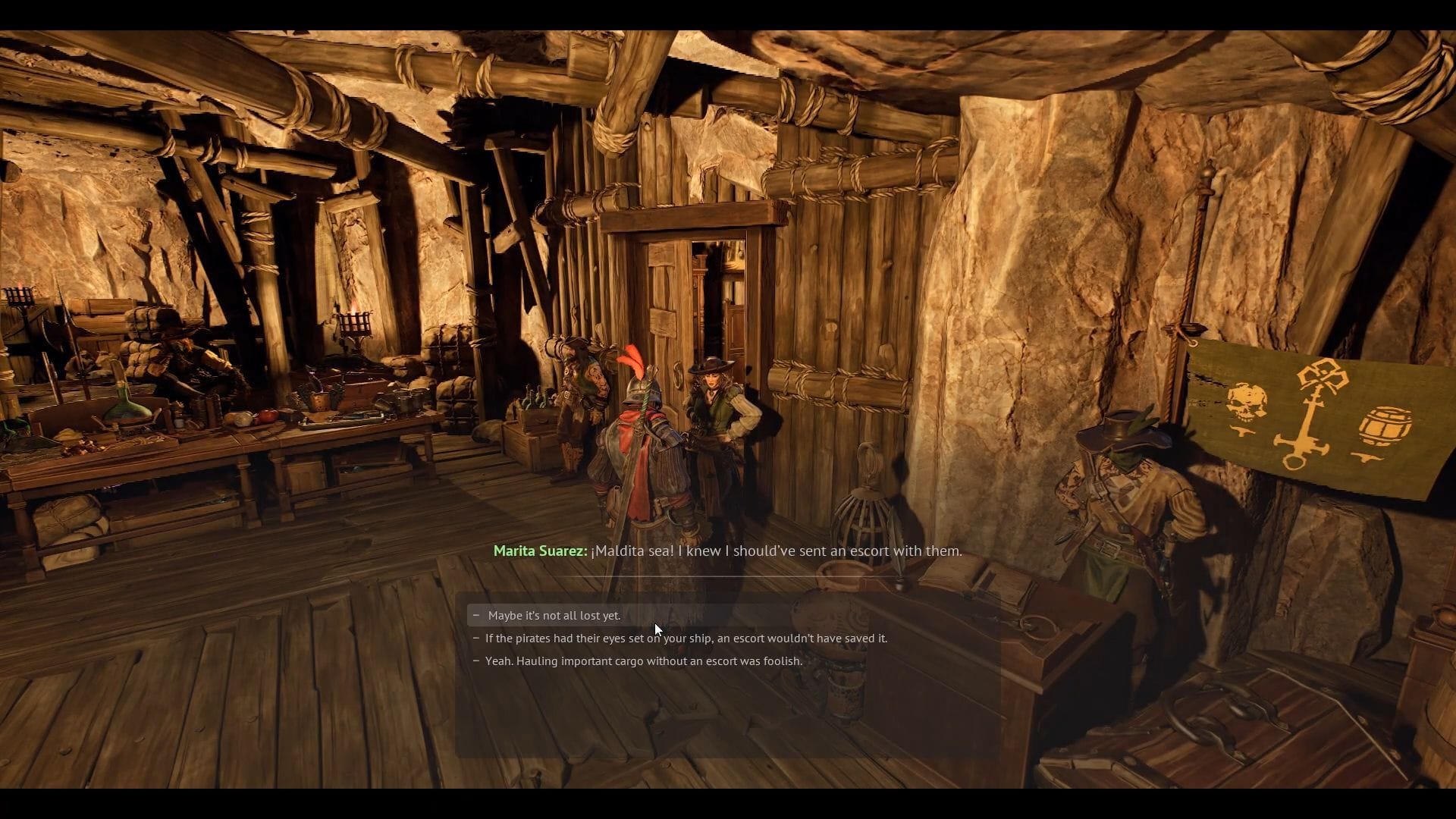1456x819 pixels.
Task: Pick the 'Hauling important cargo without an escort' reply
Action: click(x=643, y=661)
